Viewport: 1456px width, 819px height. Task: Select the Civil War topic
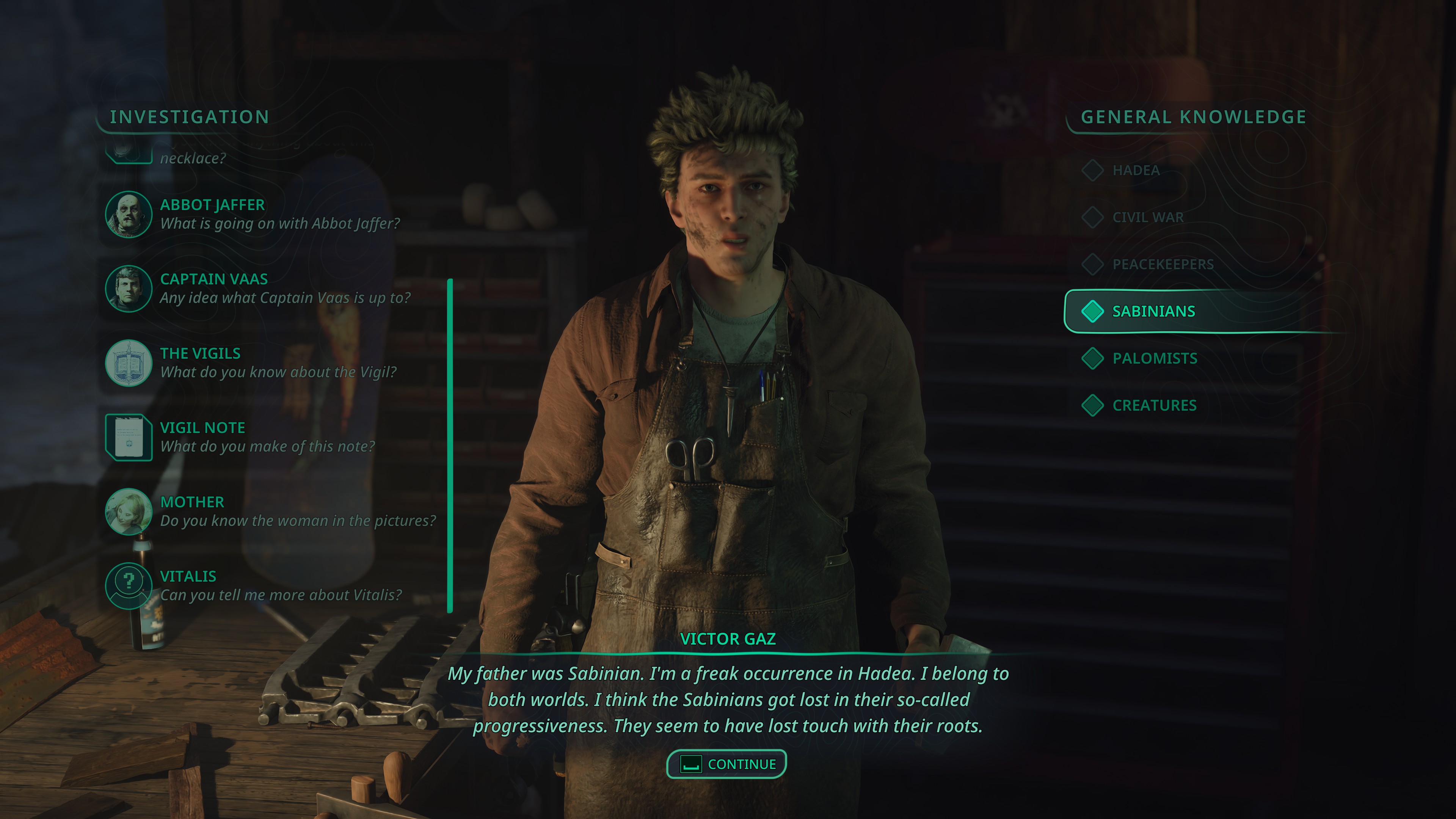1147,217
